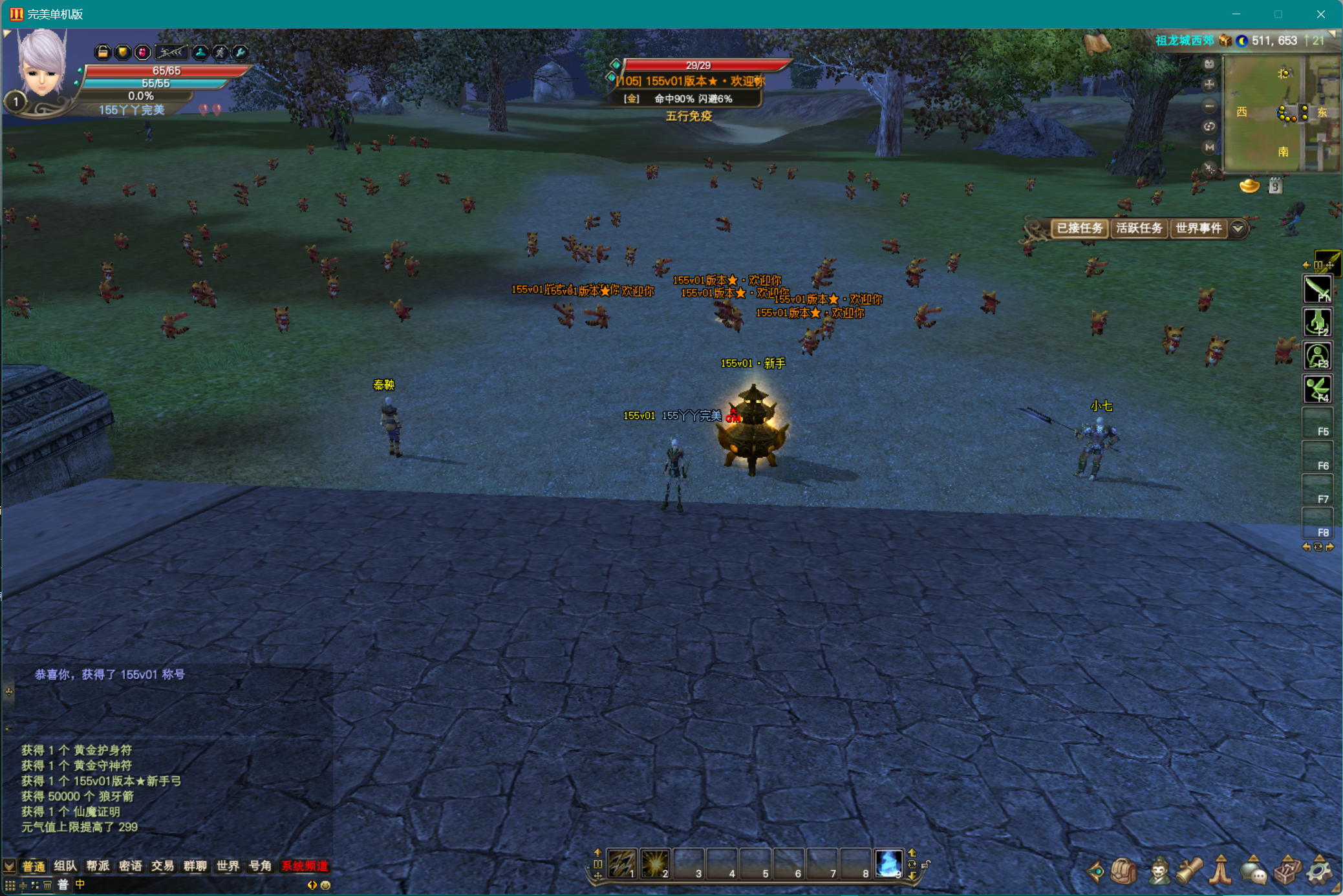Open the quest scroll icon
The width and height of the screenshot is (1343, 896).
coord(1189,871)
